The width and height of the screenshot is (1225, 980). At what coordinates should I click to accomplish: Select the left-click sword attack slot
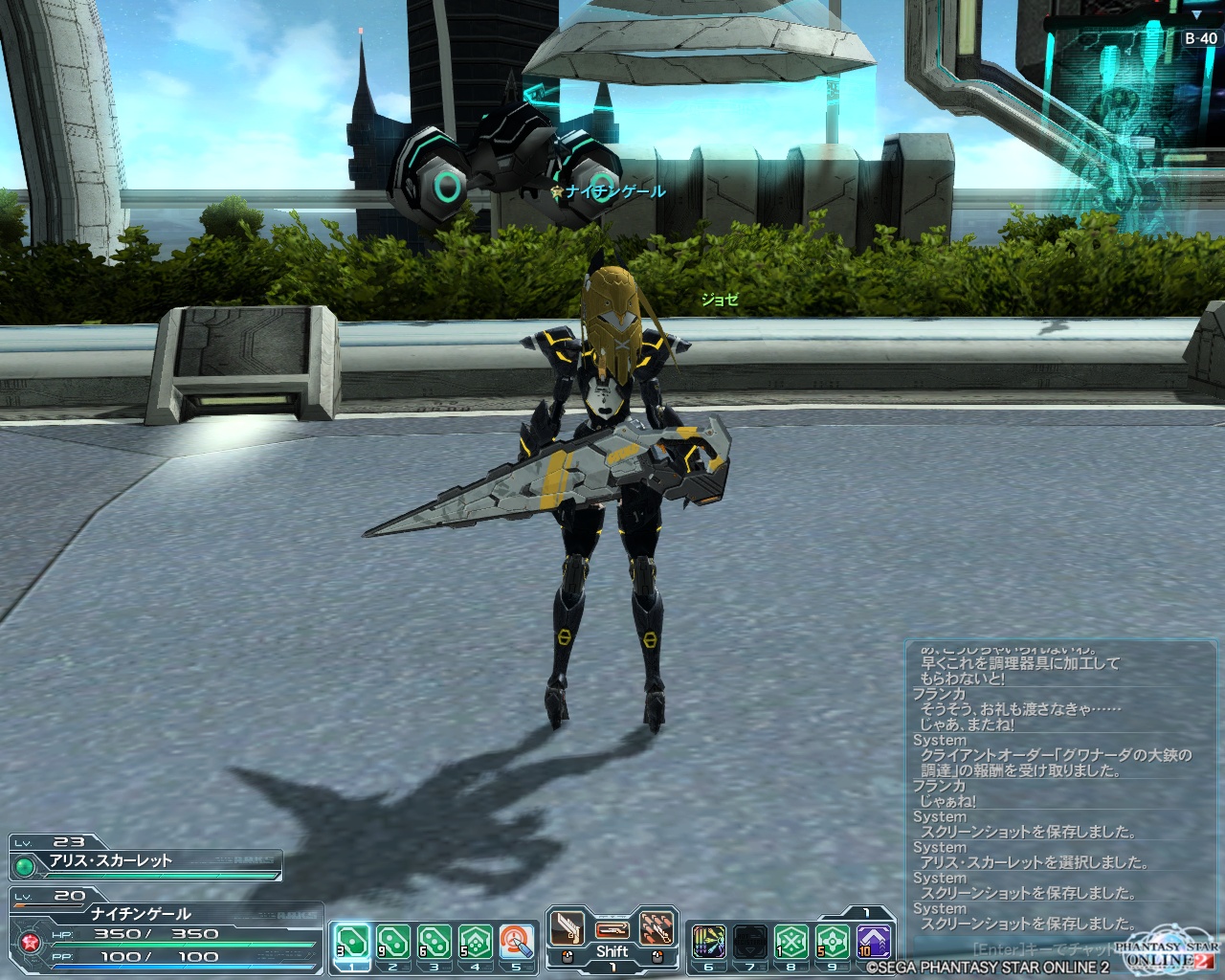tap(567, 929)
